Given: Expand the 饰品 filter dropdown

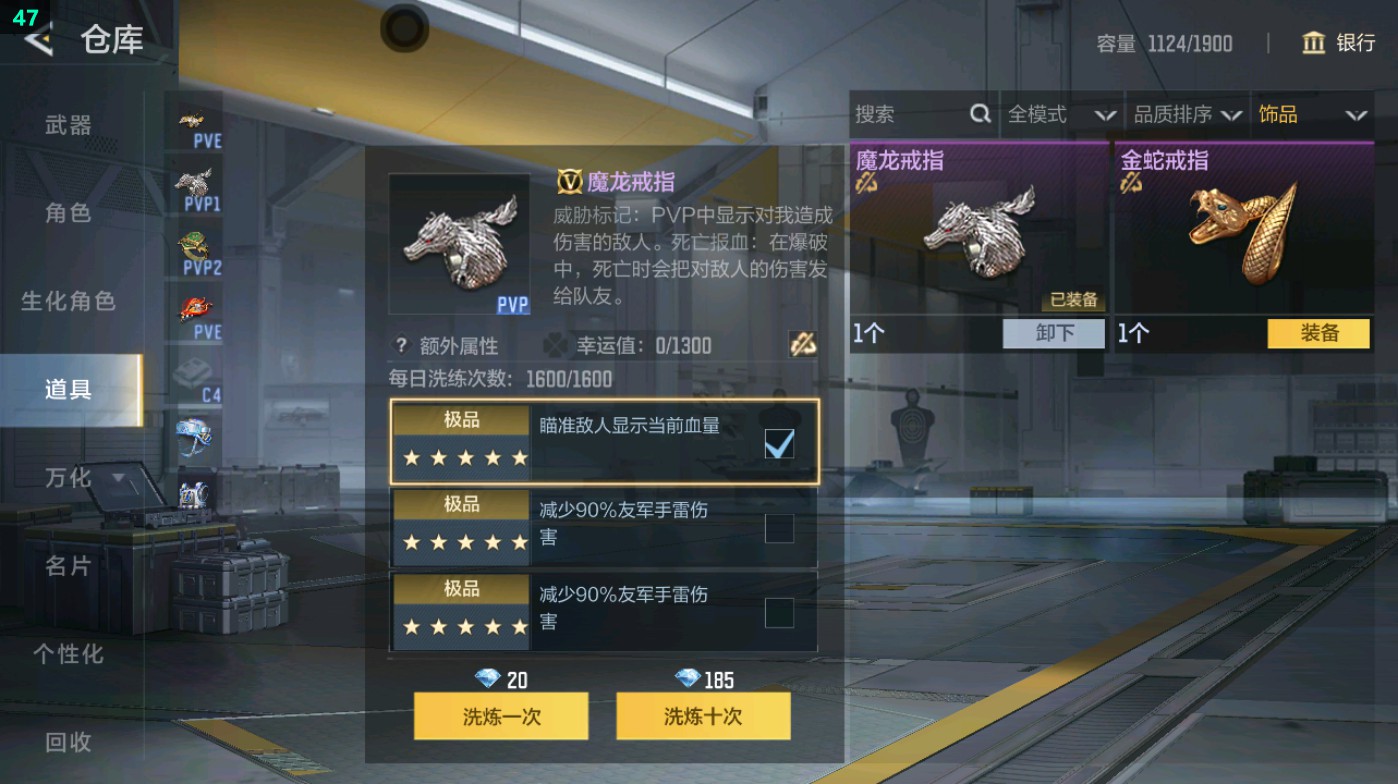Looking at the screenshot, I should pyautogui.click(x=1320, y=115).
